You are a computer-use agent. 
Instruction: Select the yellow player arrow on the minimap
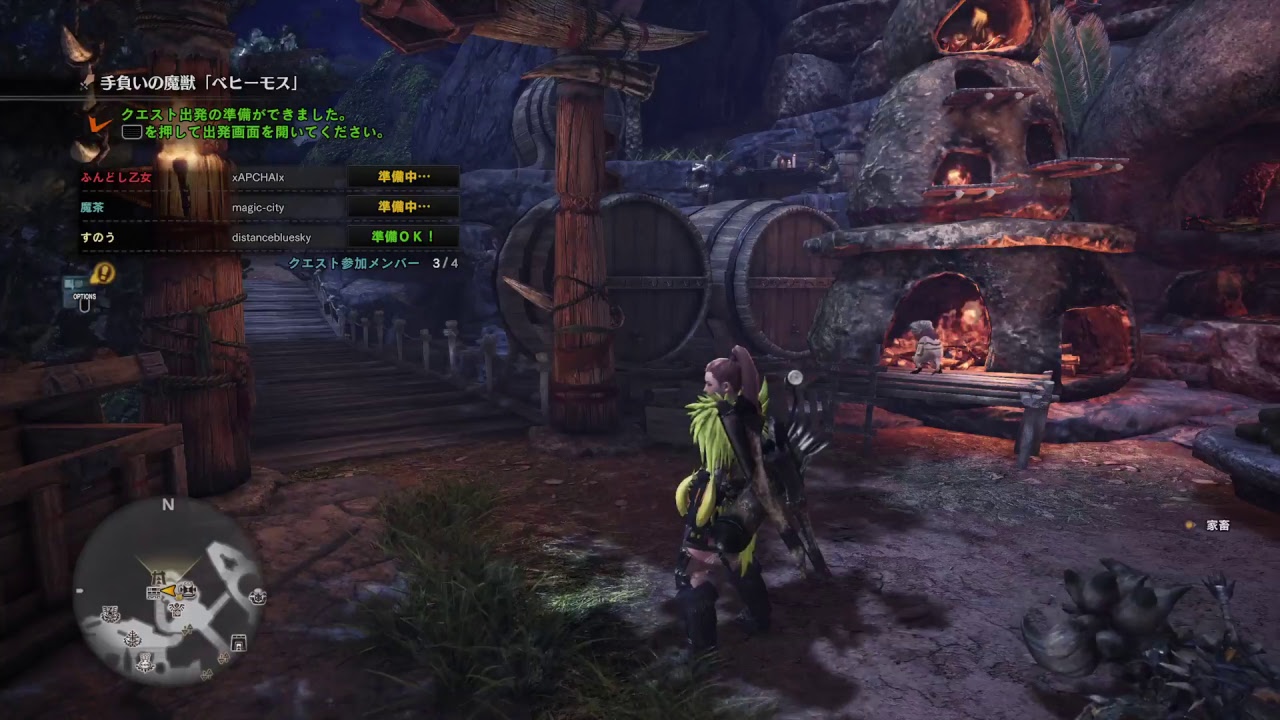pyautogui.click(x=168, y=591)
